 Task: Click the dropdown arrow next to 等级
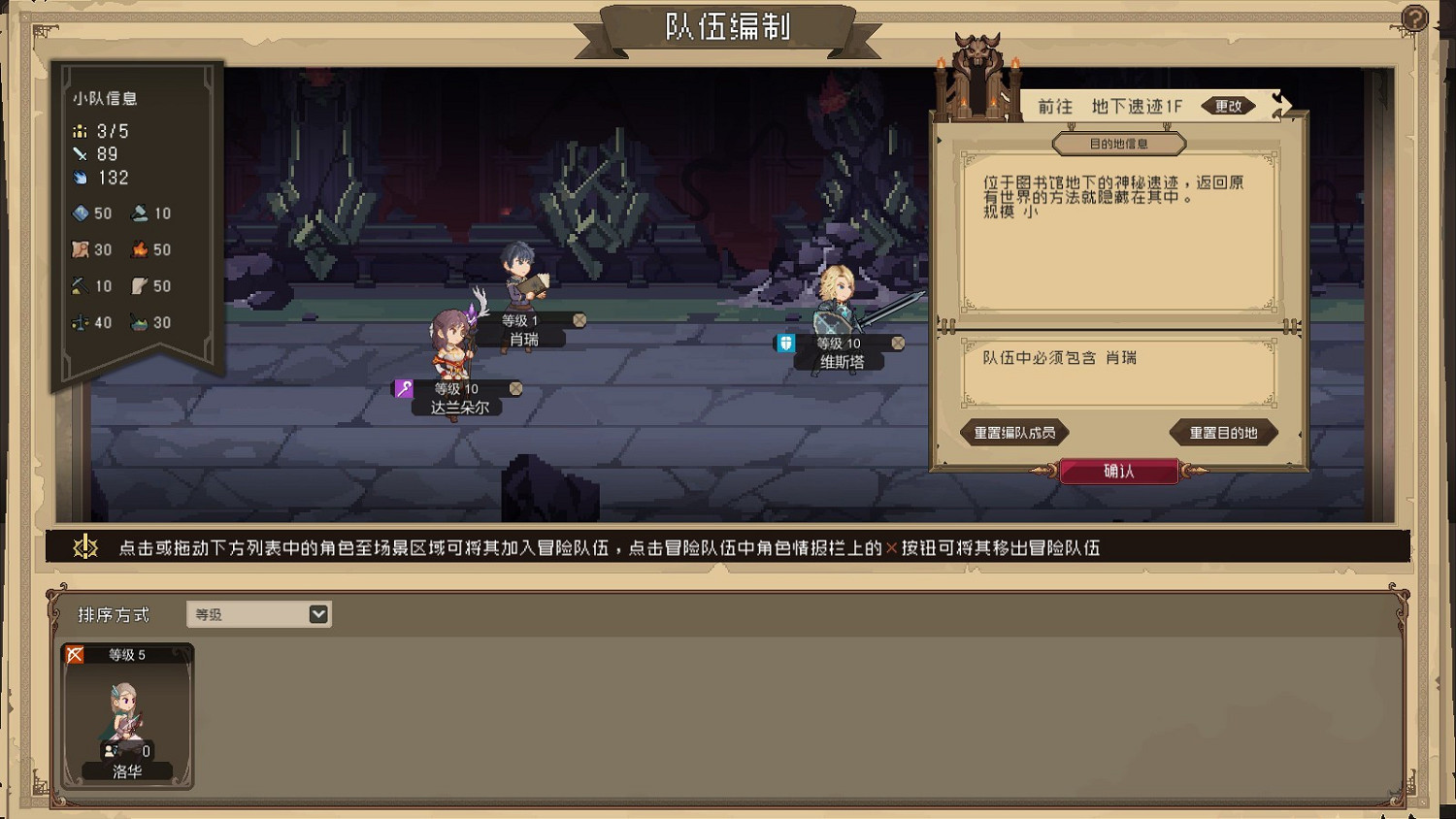tap(317, 613)
